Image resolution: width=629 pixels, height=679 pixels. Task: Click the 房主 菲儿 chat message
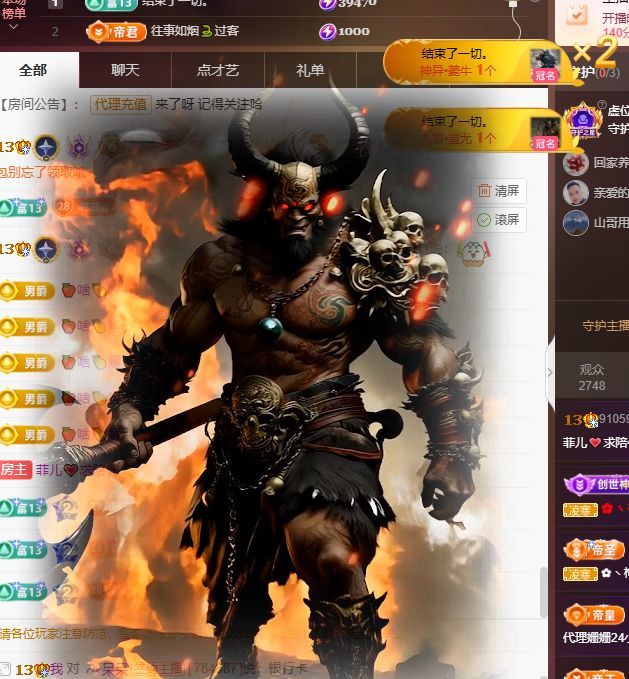[60, 469]
